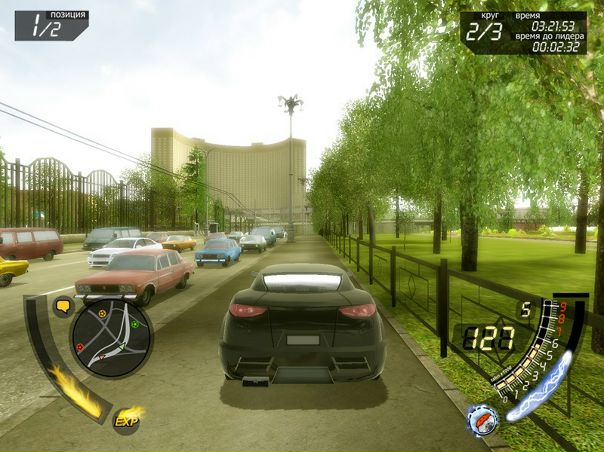Click the circular street minimap
The width and height of the screenshot is (604, 452).
112,338
